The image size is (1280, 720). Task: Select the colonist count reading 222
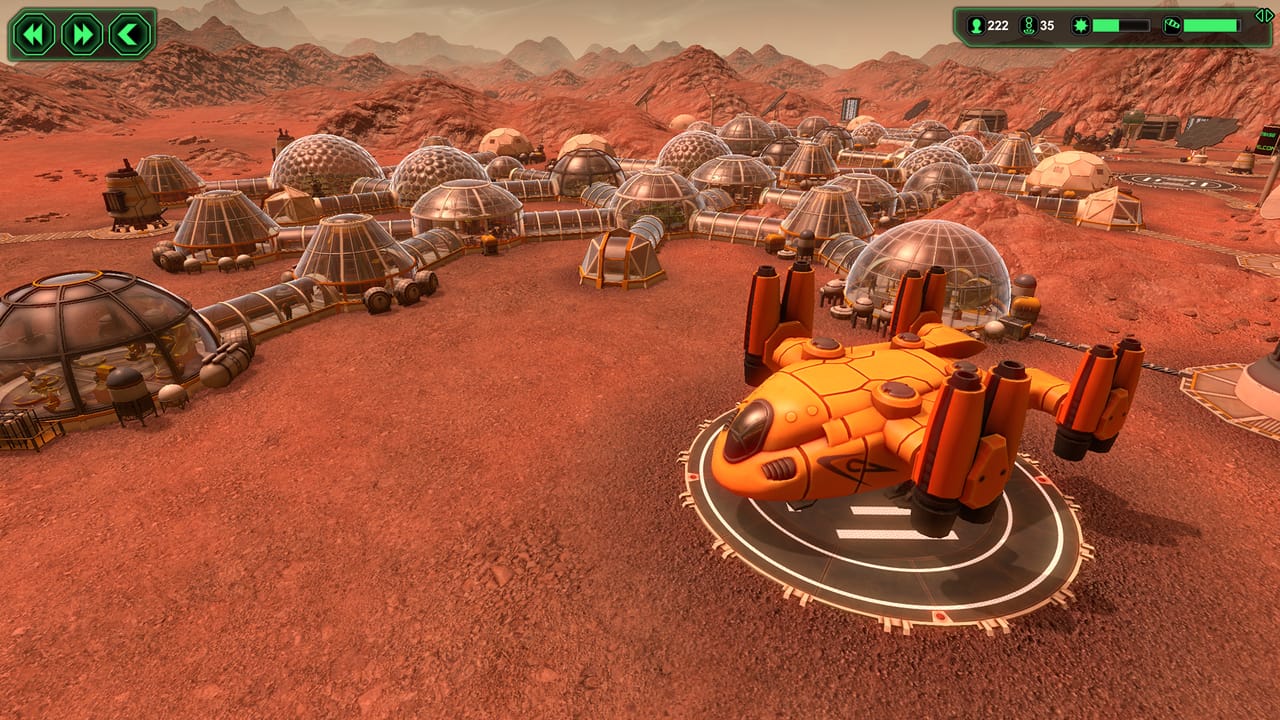997,24
